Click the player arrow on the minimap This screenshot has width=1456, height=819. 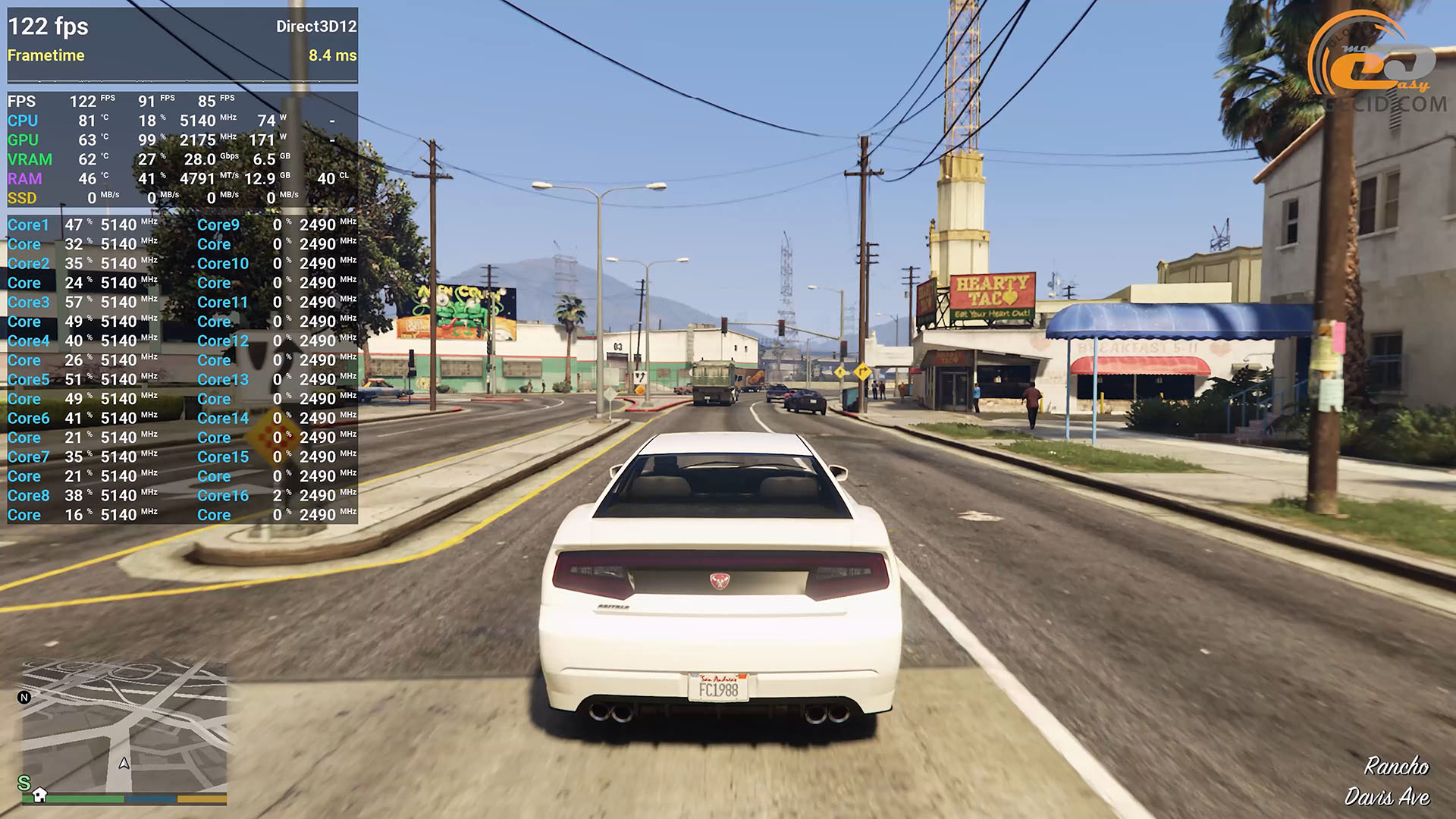pyautogui.click(x=124, y=763)
